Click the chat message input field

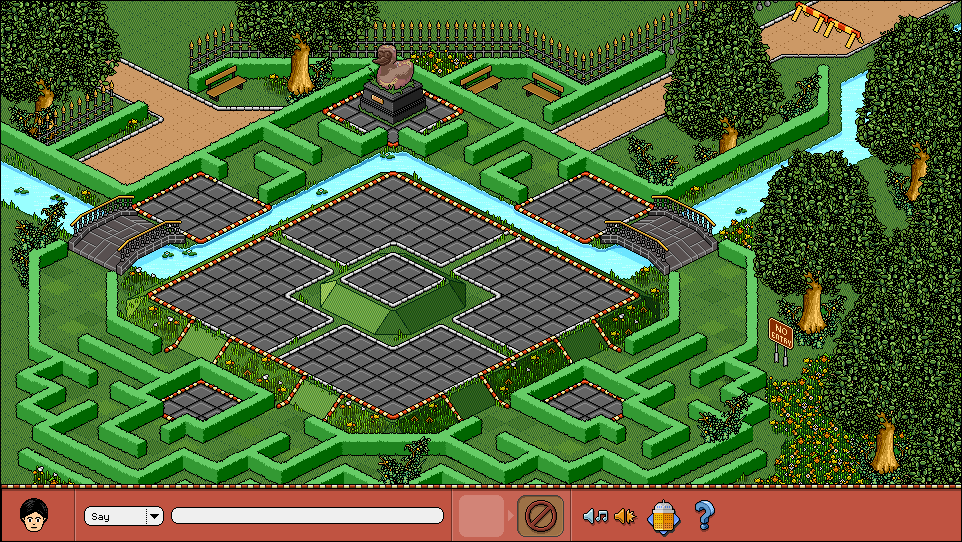pyautogui.click(x=307, y=516)
